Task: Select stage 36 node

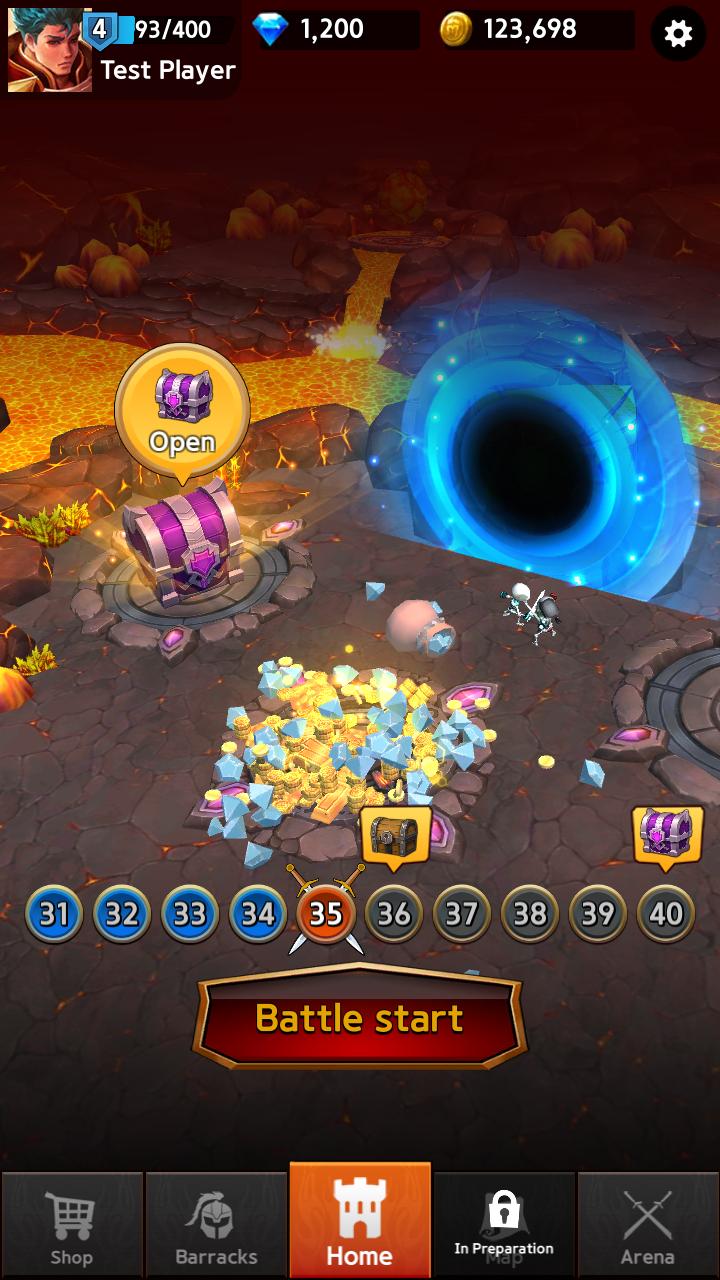Action: pyautogui.click(x=394, y=914)
